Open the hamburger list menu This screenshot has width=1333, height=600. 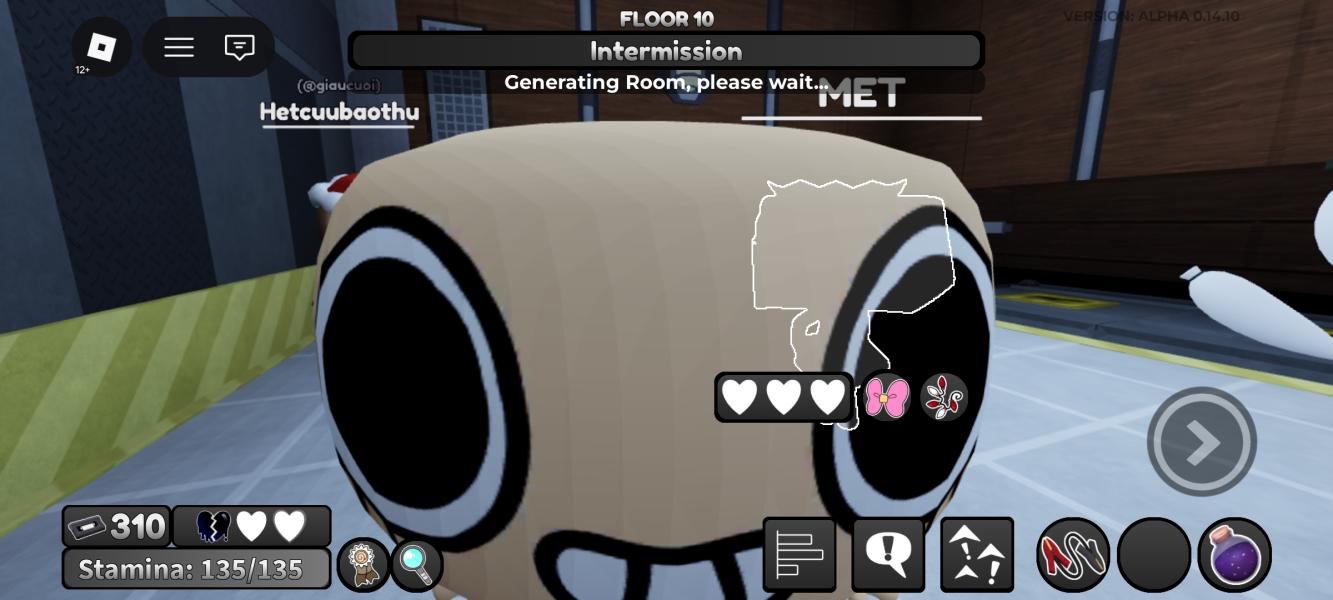[x=179, y=47]
